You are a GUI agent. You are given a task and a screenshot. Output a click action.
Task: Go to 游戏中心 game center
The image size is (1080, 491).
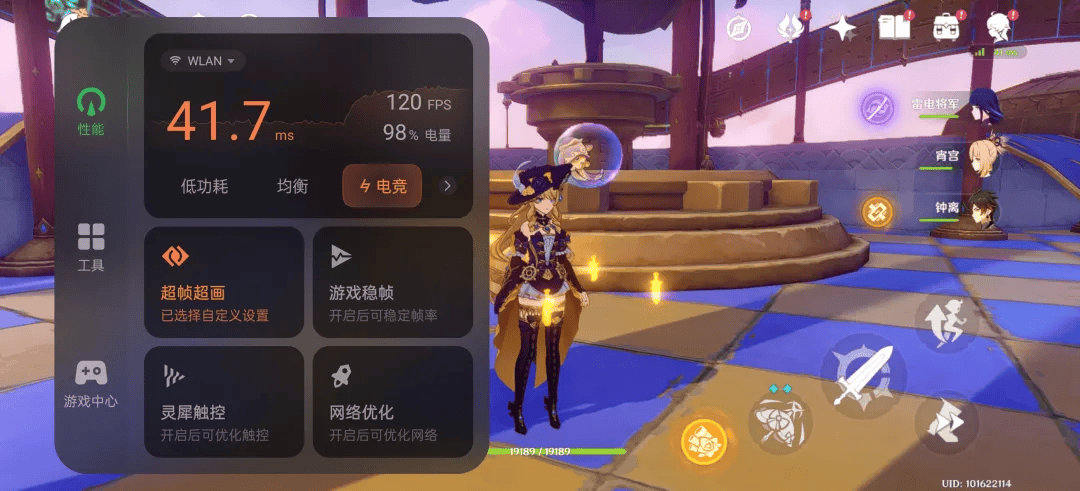[x=91, y=383]
